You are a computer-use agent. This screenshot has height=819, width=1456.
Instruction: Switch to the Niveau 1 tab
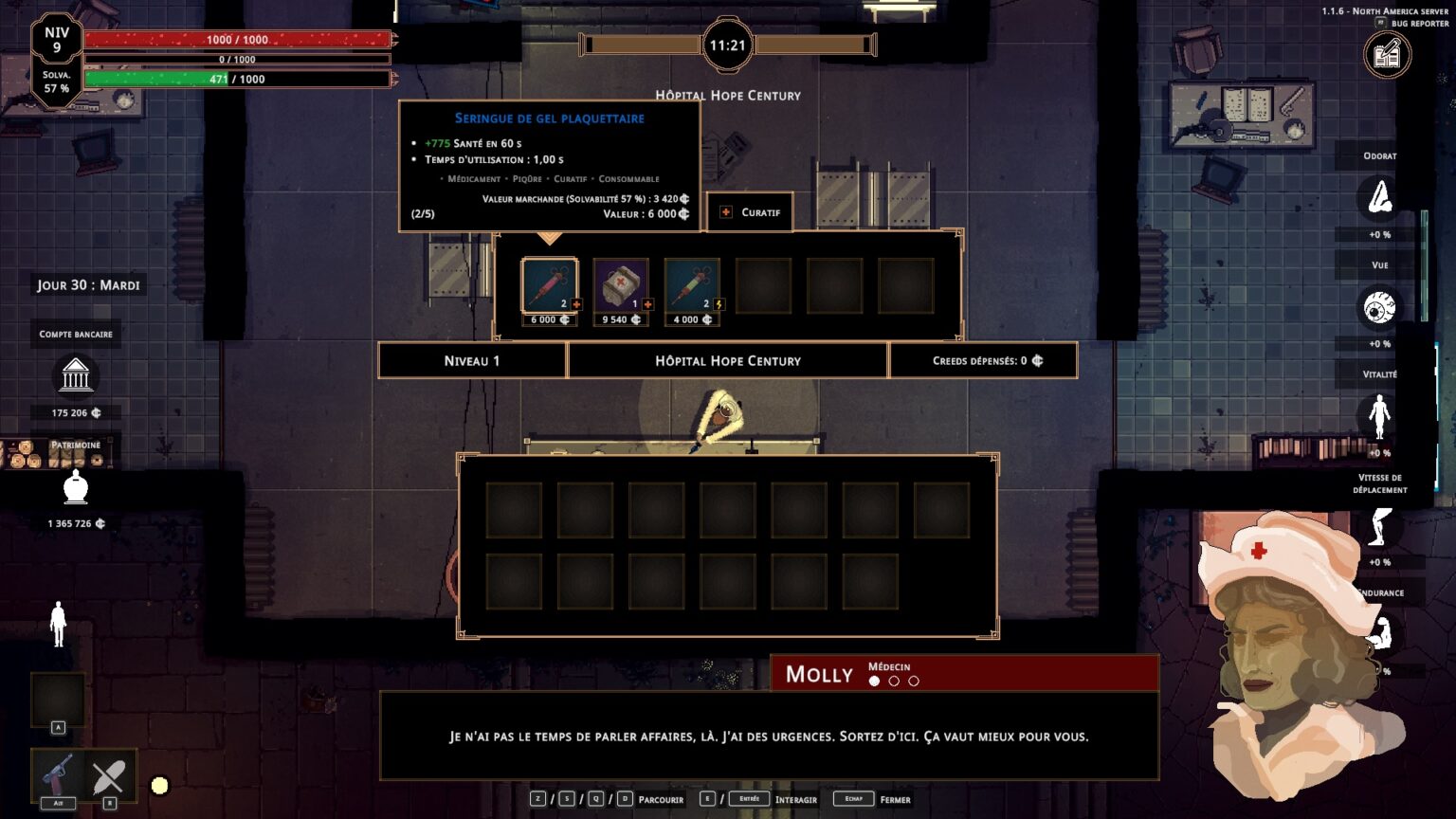pos(471,360)
